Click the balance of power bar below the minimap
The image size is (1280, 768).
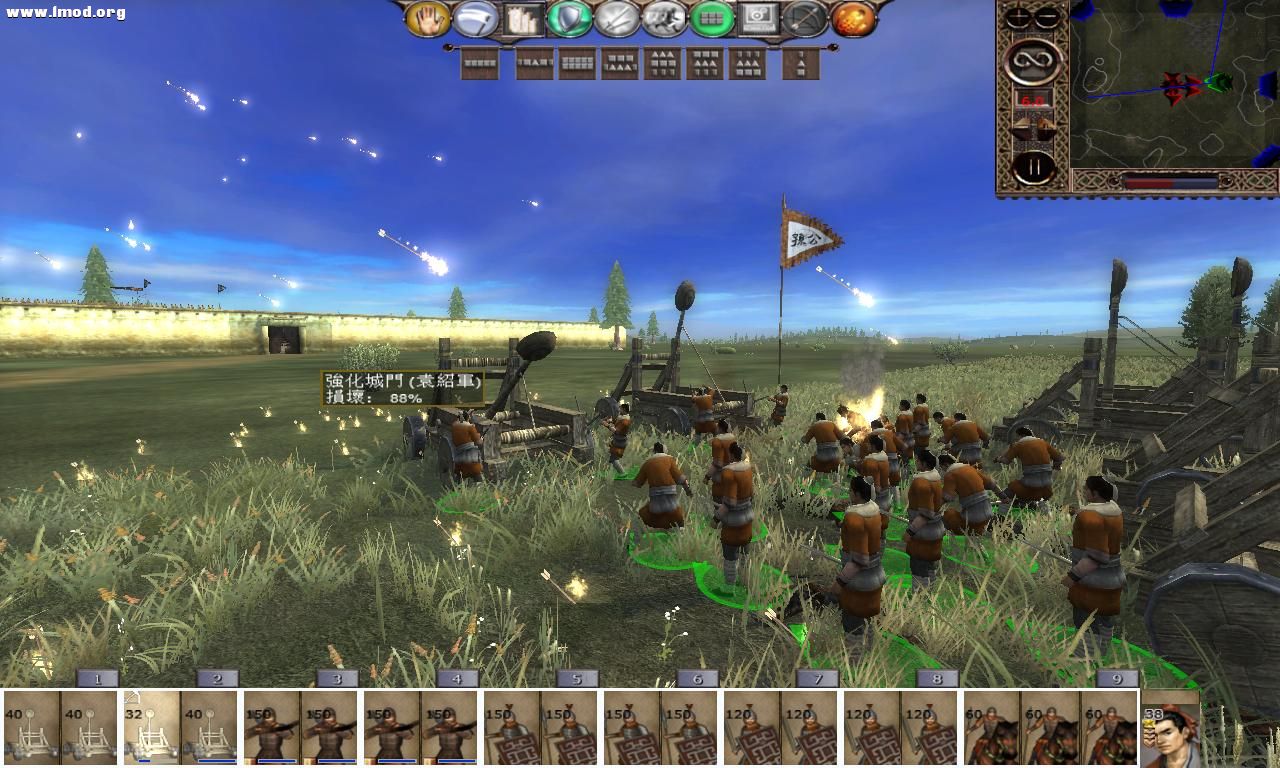click(x=1170, y=183)
